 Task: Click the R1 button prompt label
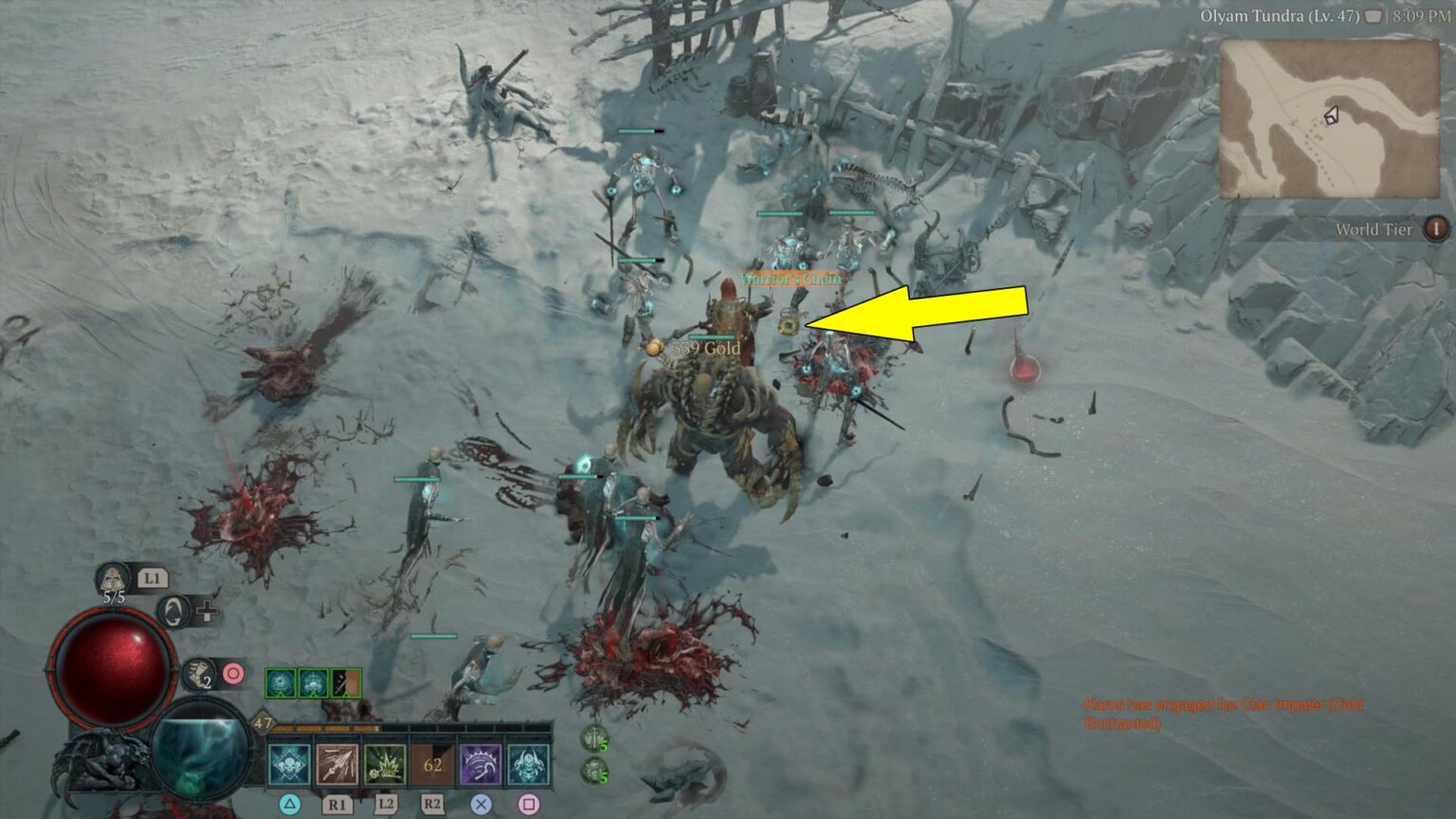[x=337, y=804]
